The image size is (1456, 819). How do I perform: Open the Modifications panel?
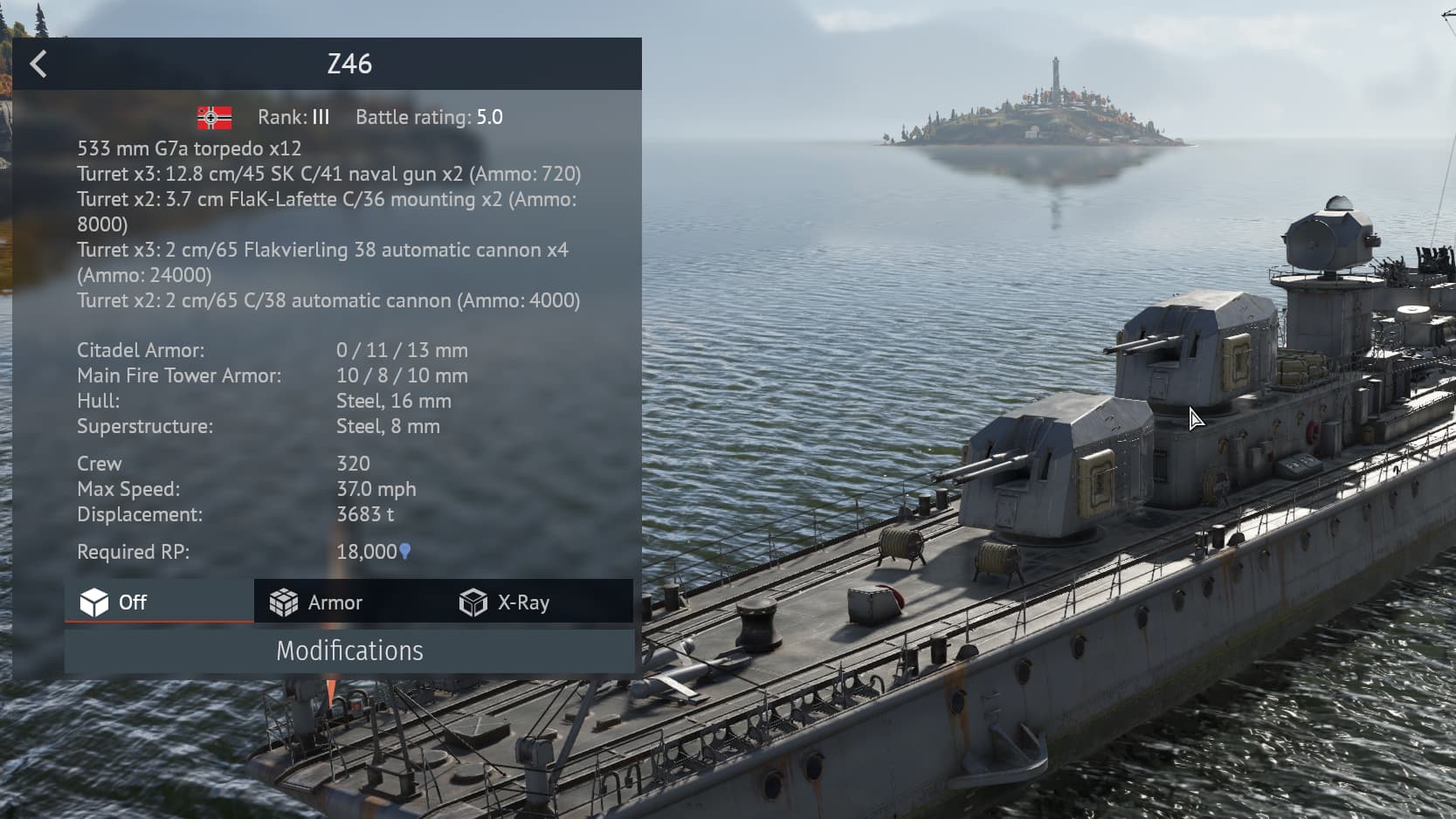(x=349, y=651)
